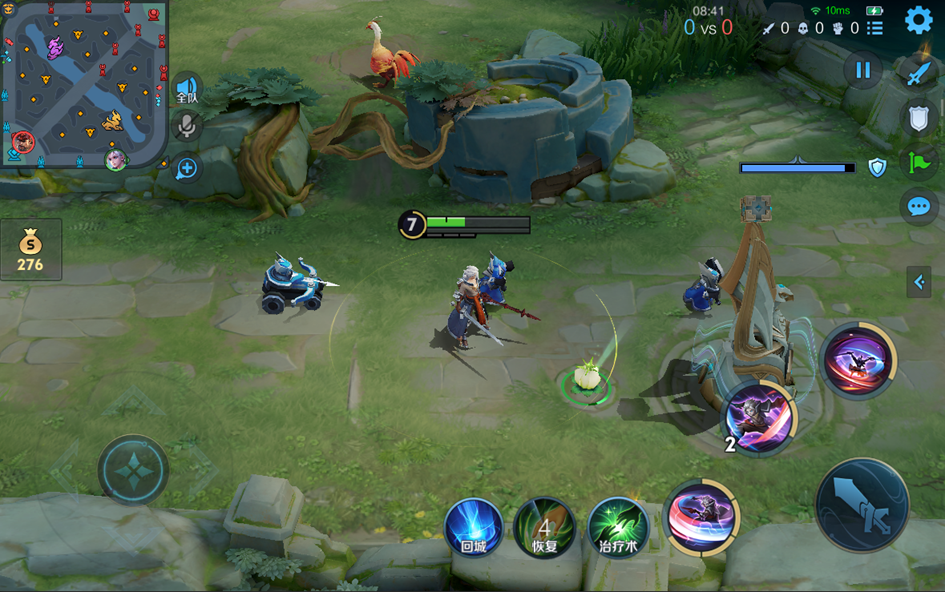Toggle the 全队 team speaker button

pos(187,90)
